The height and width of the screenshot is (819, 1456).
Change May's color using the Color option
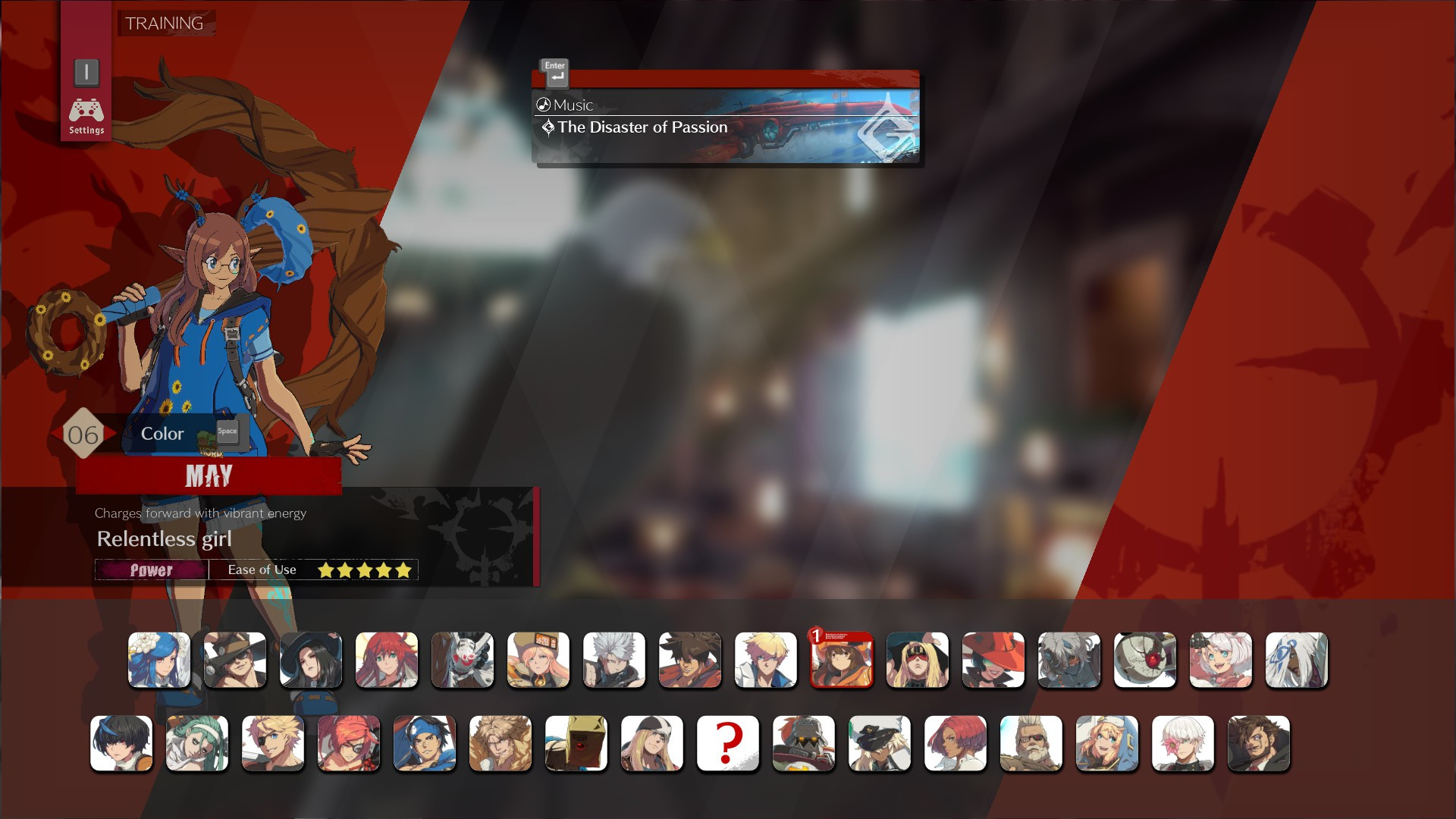point(162,433)
